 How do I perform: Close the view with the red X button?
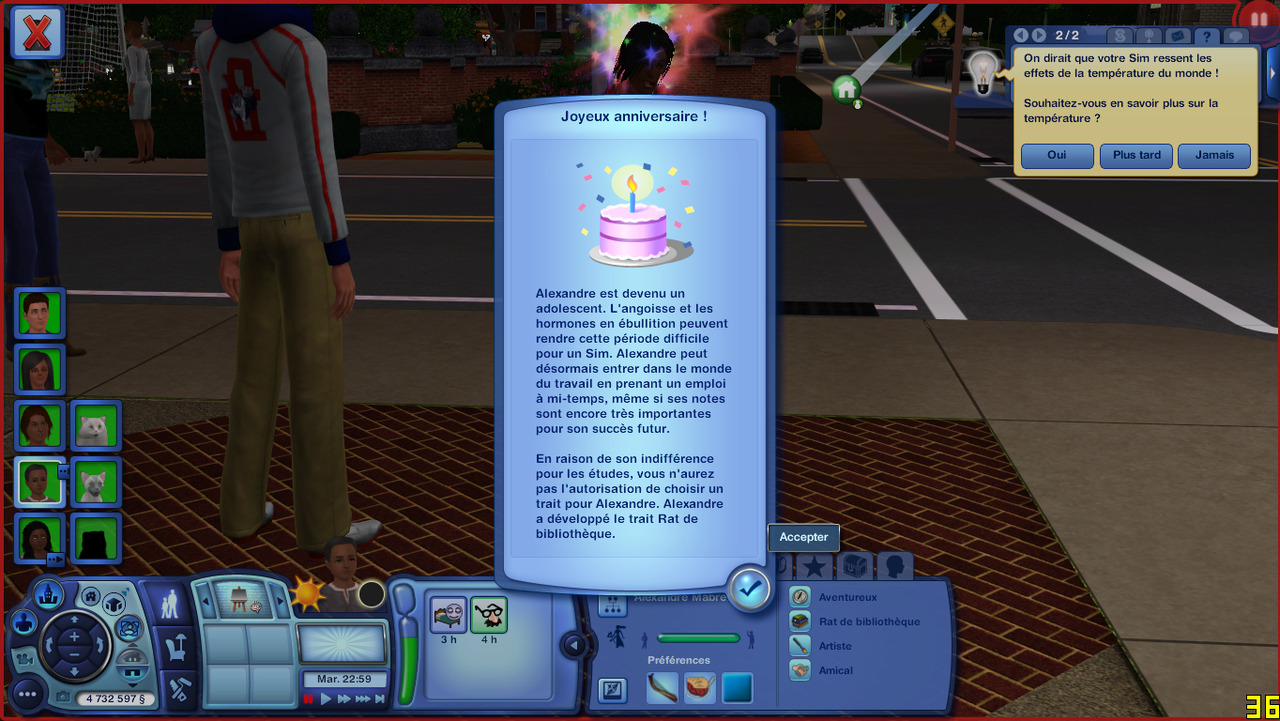point(37,32)
